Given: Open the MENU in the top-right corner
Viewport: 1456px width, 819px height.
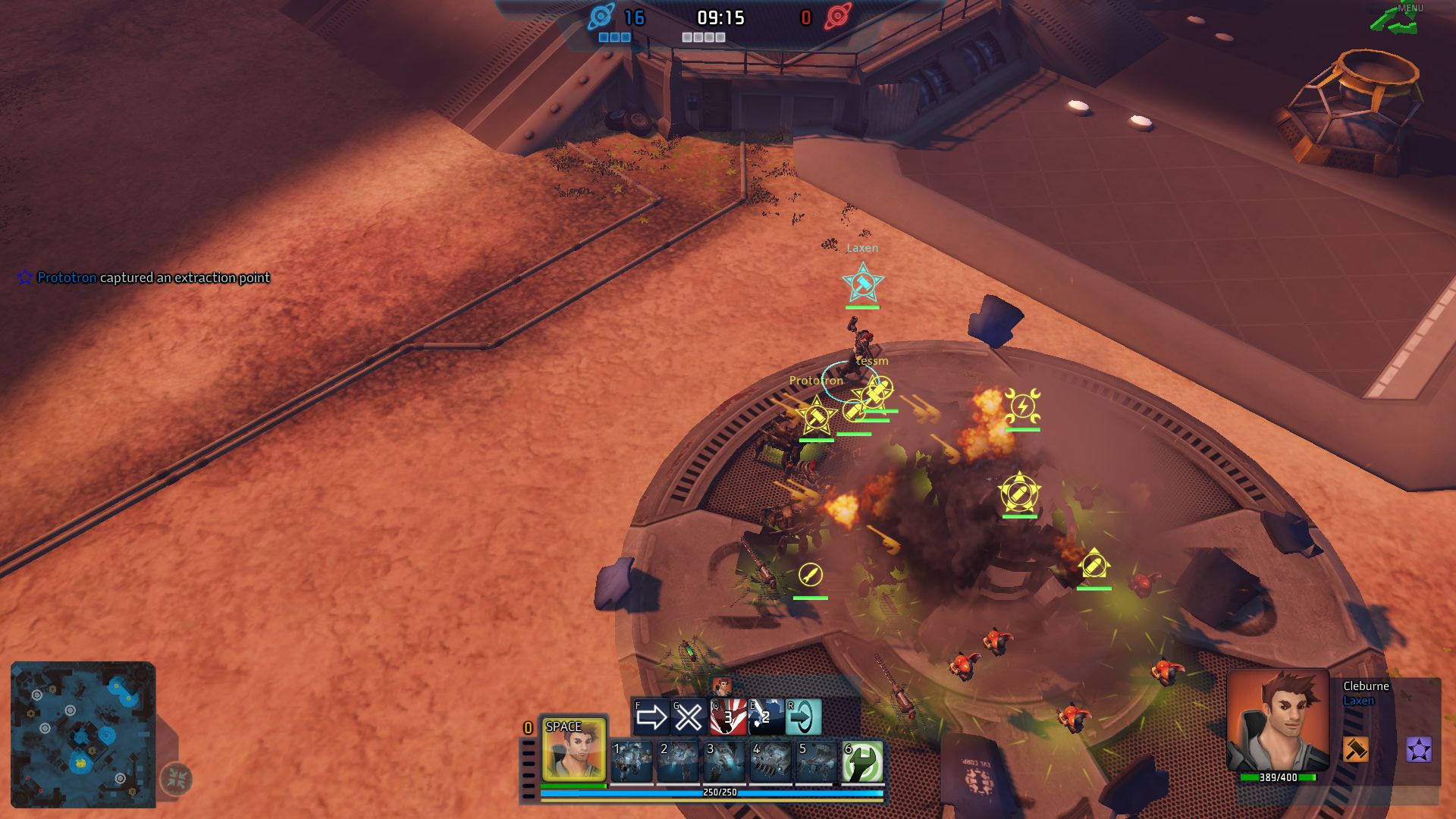Looking at the screenshot, I should (1410, 9).
